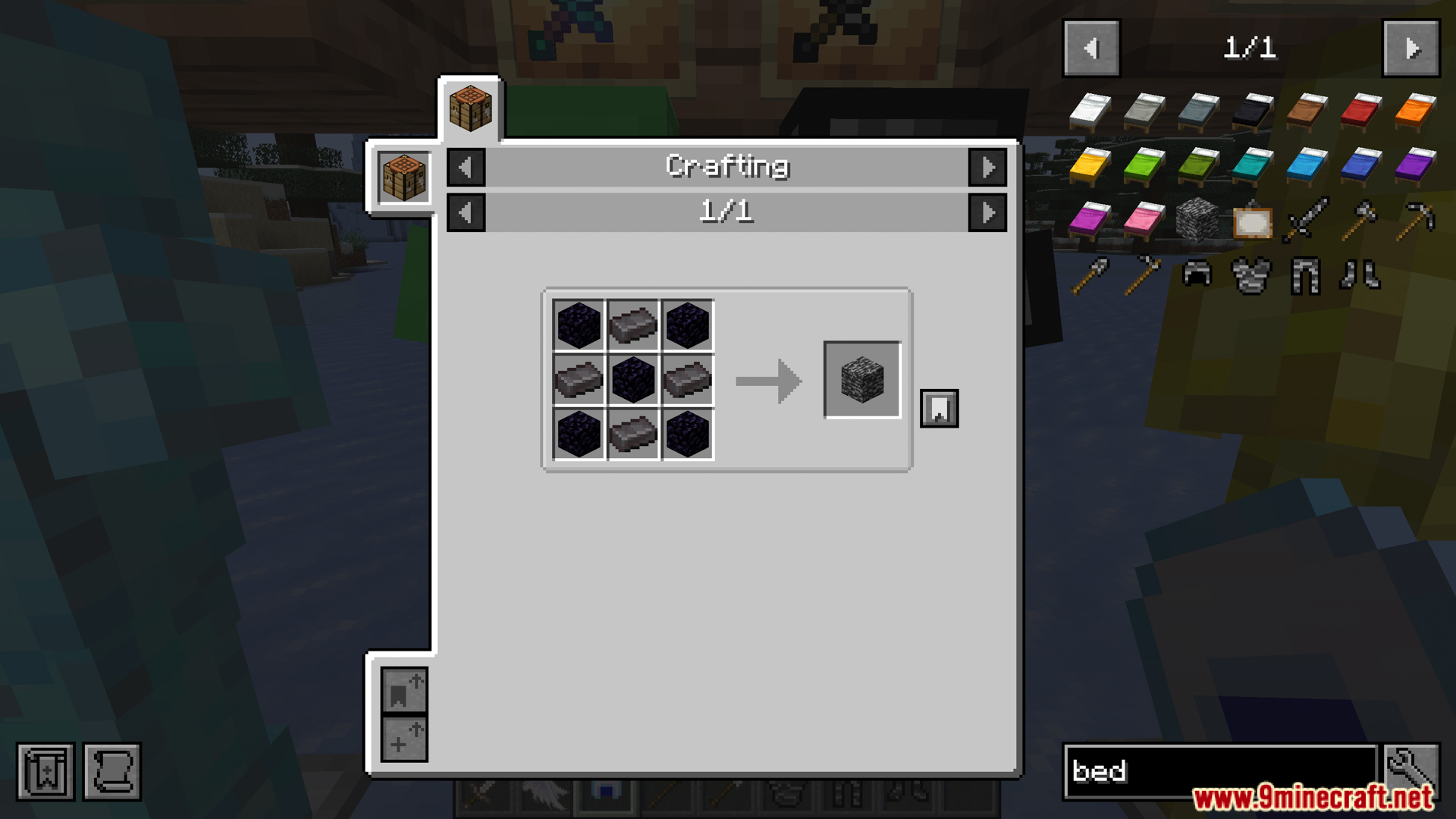The image size is (1456, 819).
Task: Go to previous category left of Crafting title
Action: point(466,167)
